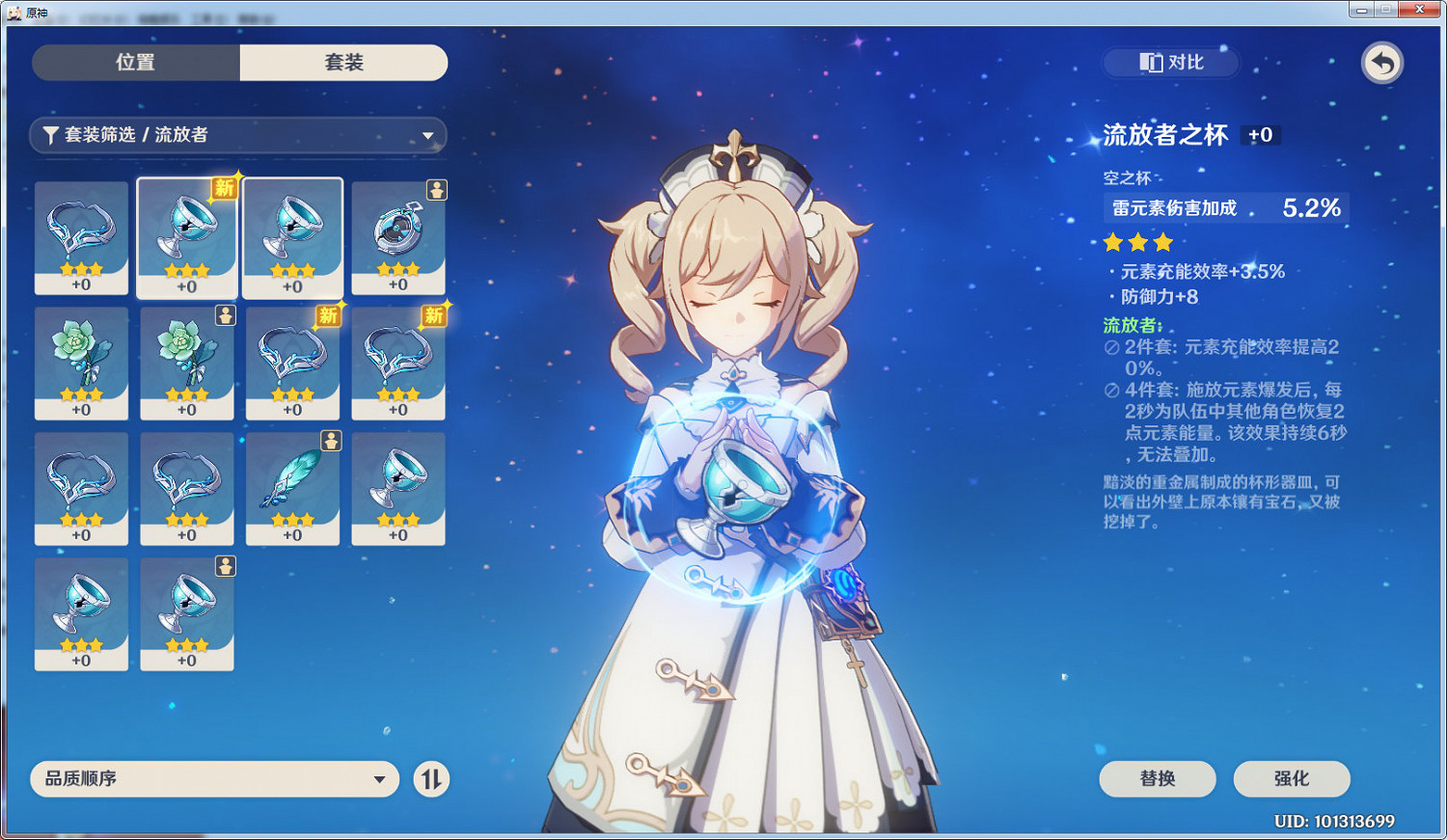Select the highlighted goblet artifact
The height and width of the screenshot is (840, 1447).
coord(186,238)
